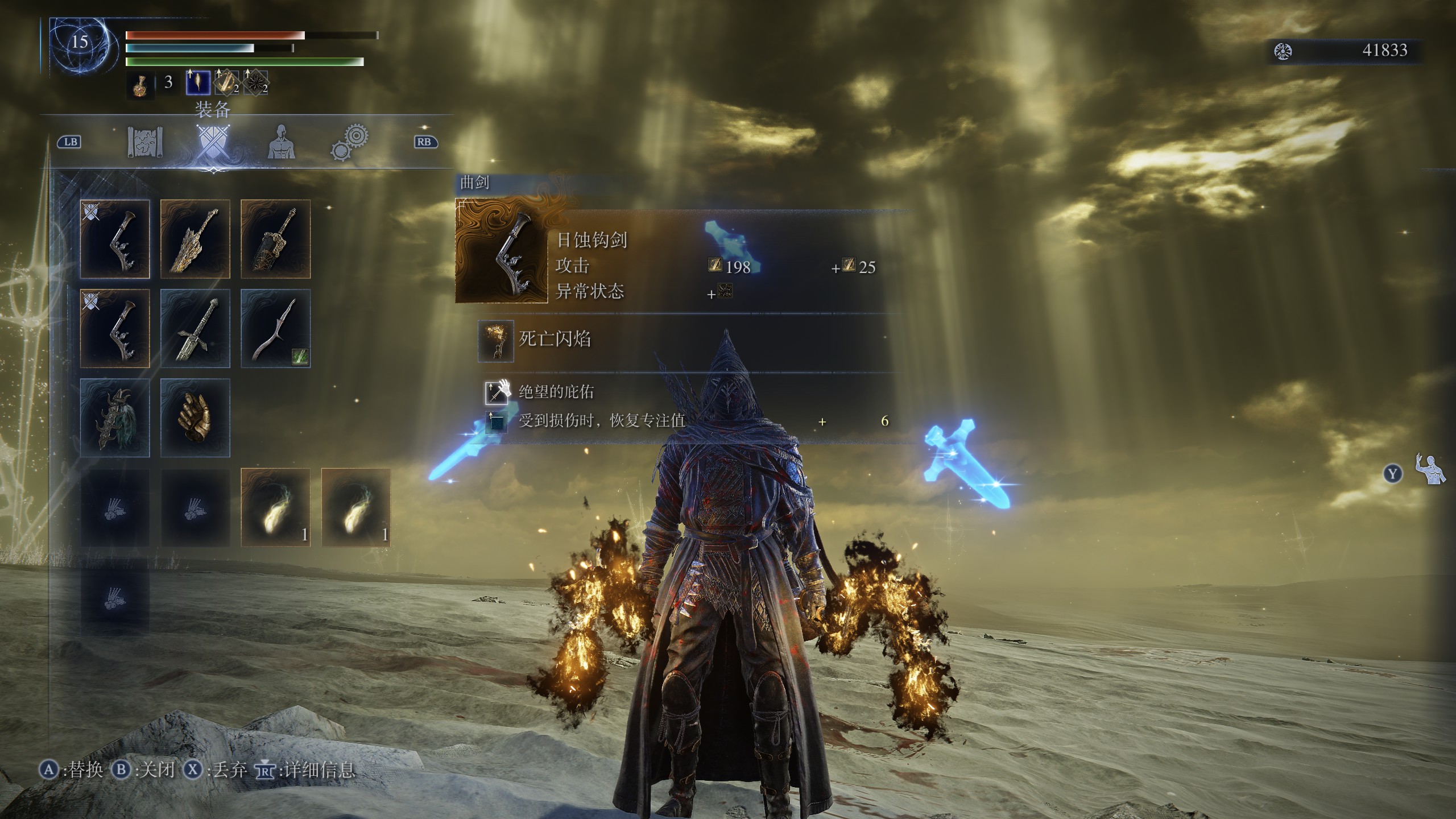Viewport: 1456px width, 819px height.
Task: Select the straight sword slot
Action: [x=195, y=328]
